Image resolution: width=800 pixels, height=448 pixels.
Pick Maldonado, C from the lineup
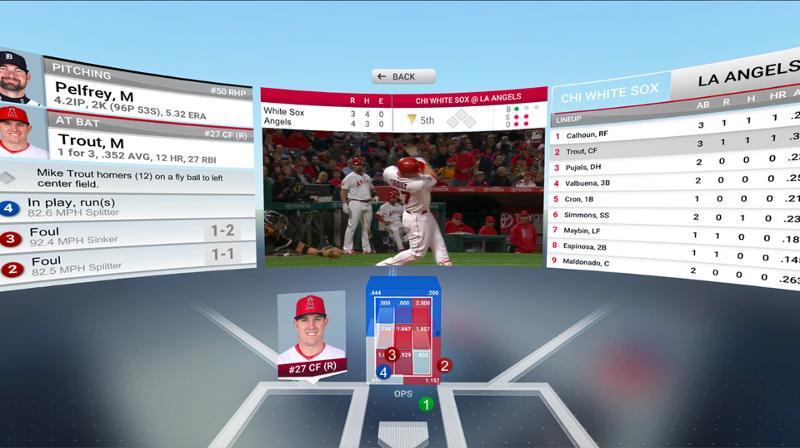click(x=600, y=262)
